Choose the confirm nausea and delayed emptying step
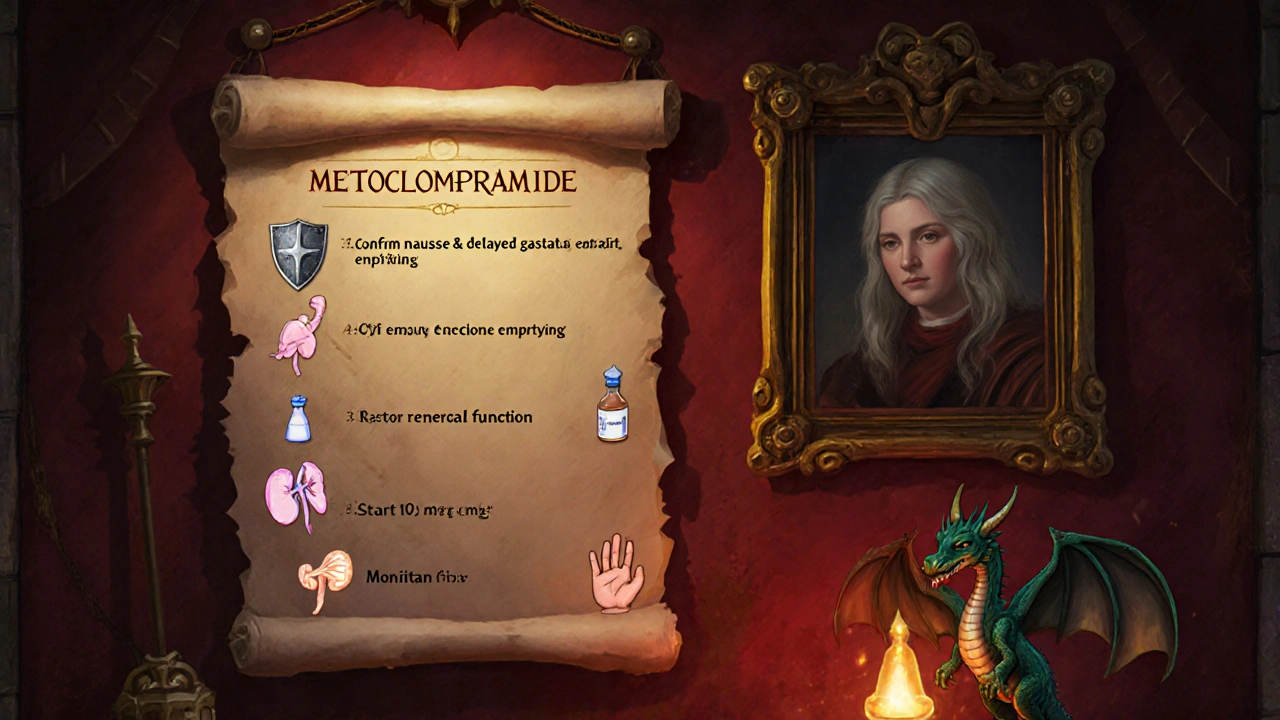 pos(481,250)
